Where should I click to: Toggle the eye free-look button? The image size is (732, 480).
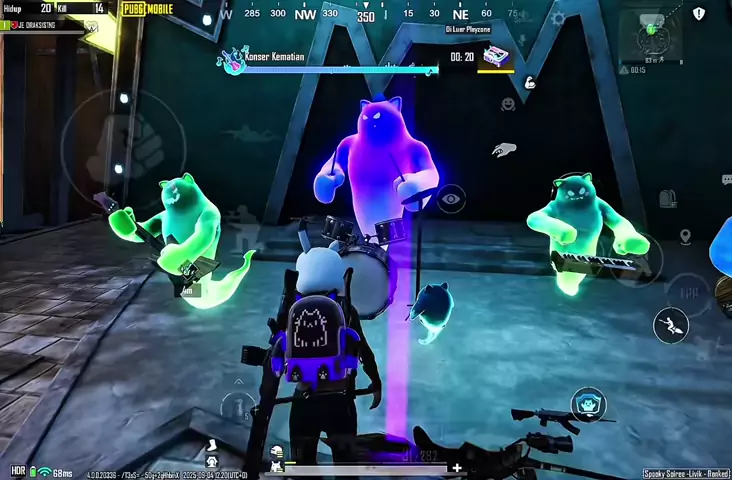[x=451, y=198]
